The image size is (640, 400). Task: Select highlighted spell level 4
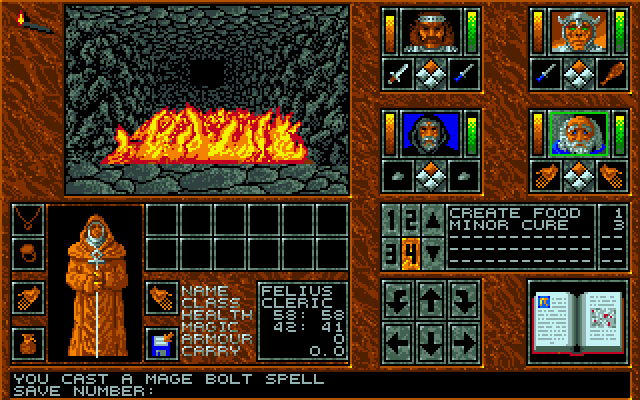[x=410, y=248]
